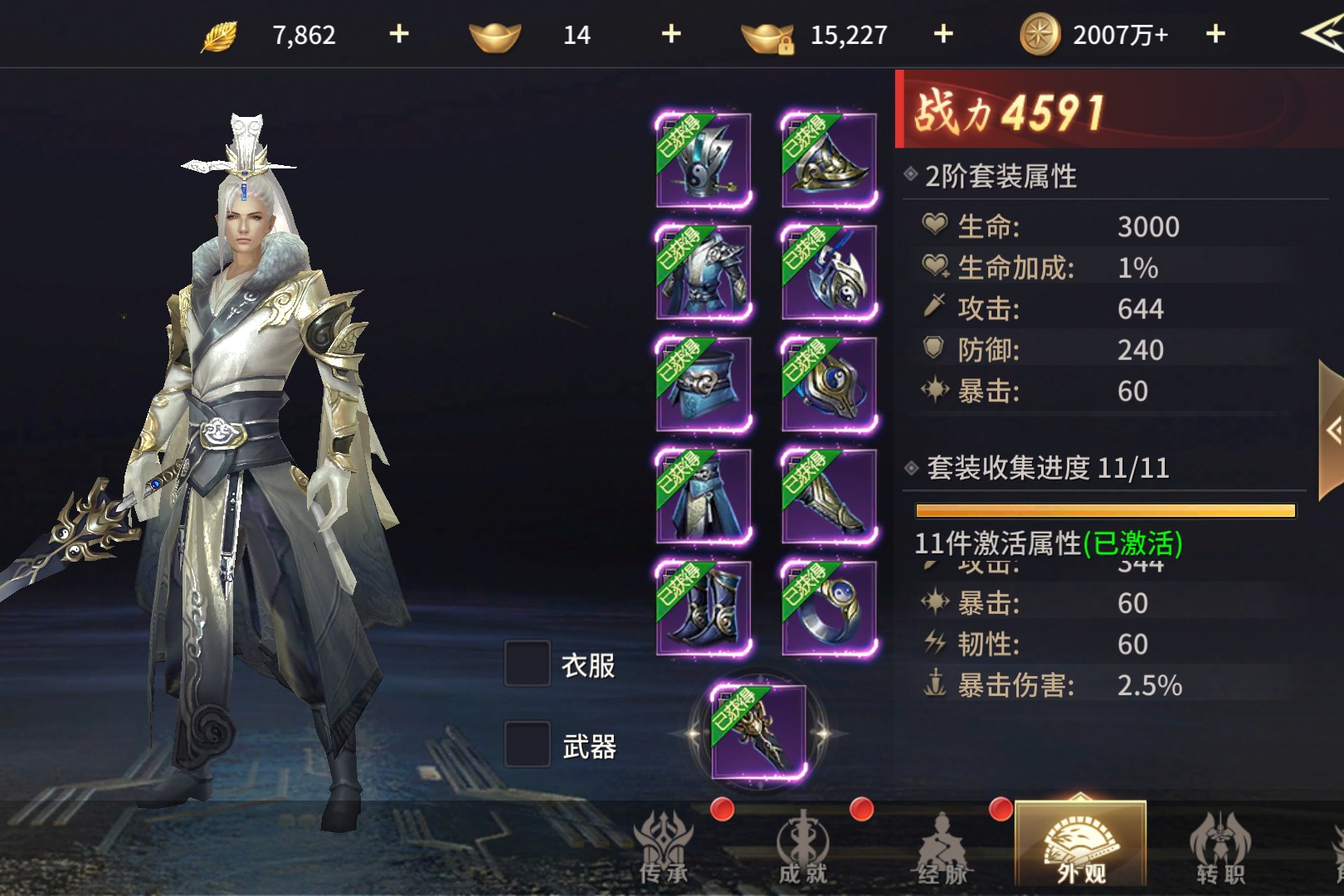Screen dimensions: 1344x896
Task: Select the 外观 (Appearance) tab
Action: [x=1080, y=846]
